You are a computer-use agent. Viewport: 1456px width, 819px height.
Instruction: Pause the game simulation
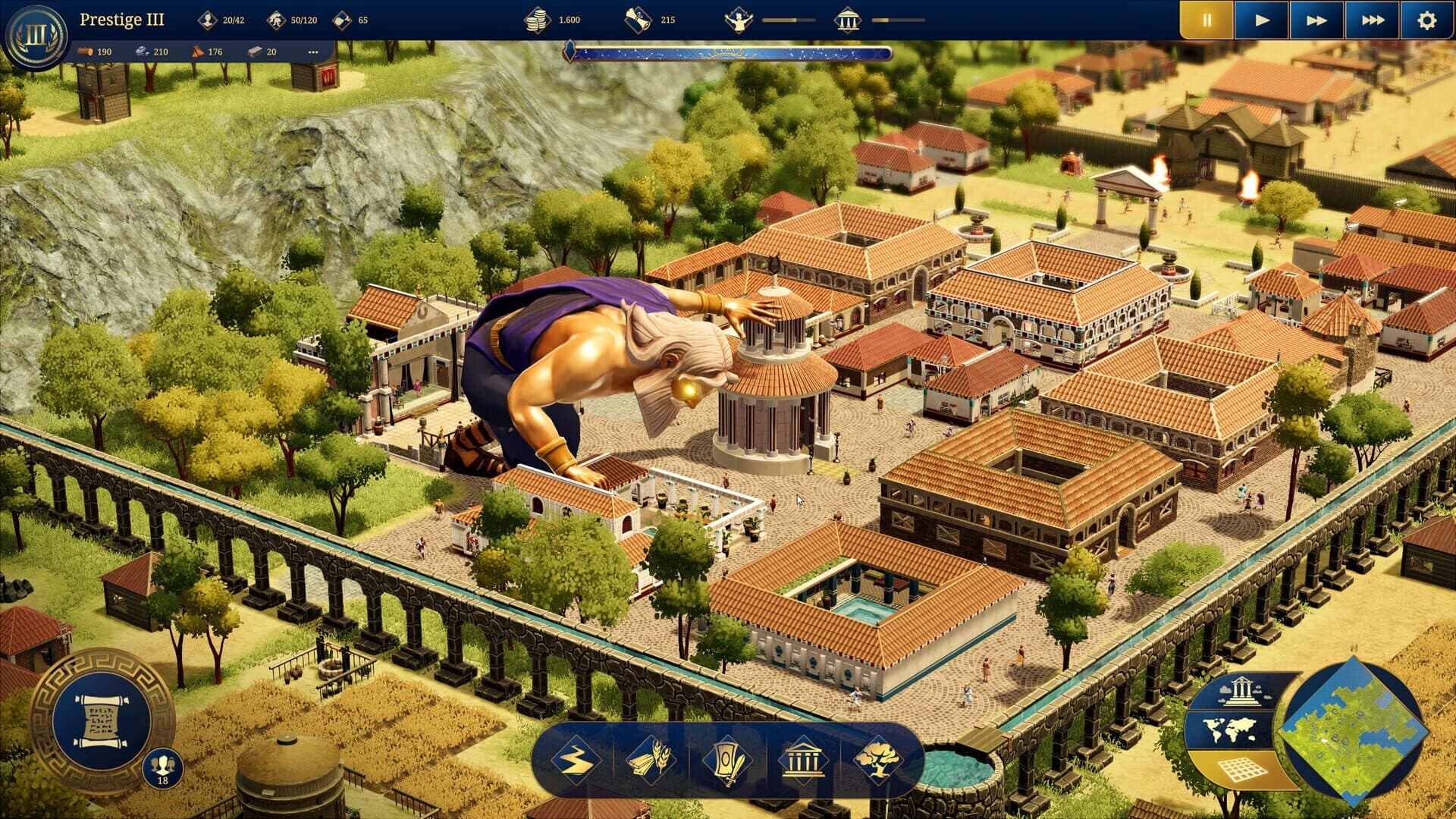tap(1206, 19)
